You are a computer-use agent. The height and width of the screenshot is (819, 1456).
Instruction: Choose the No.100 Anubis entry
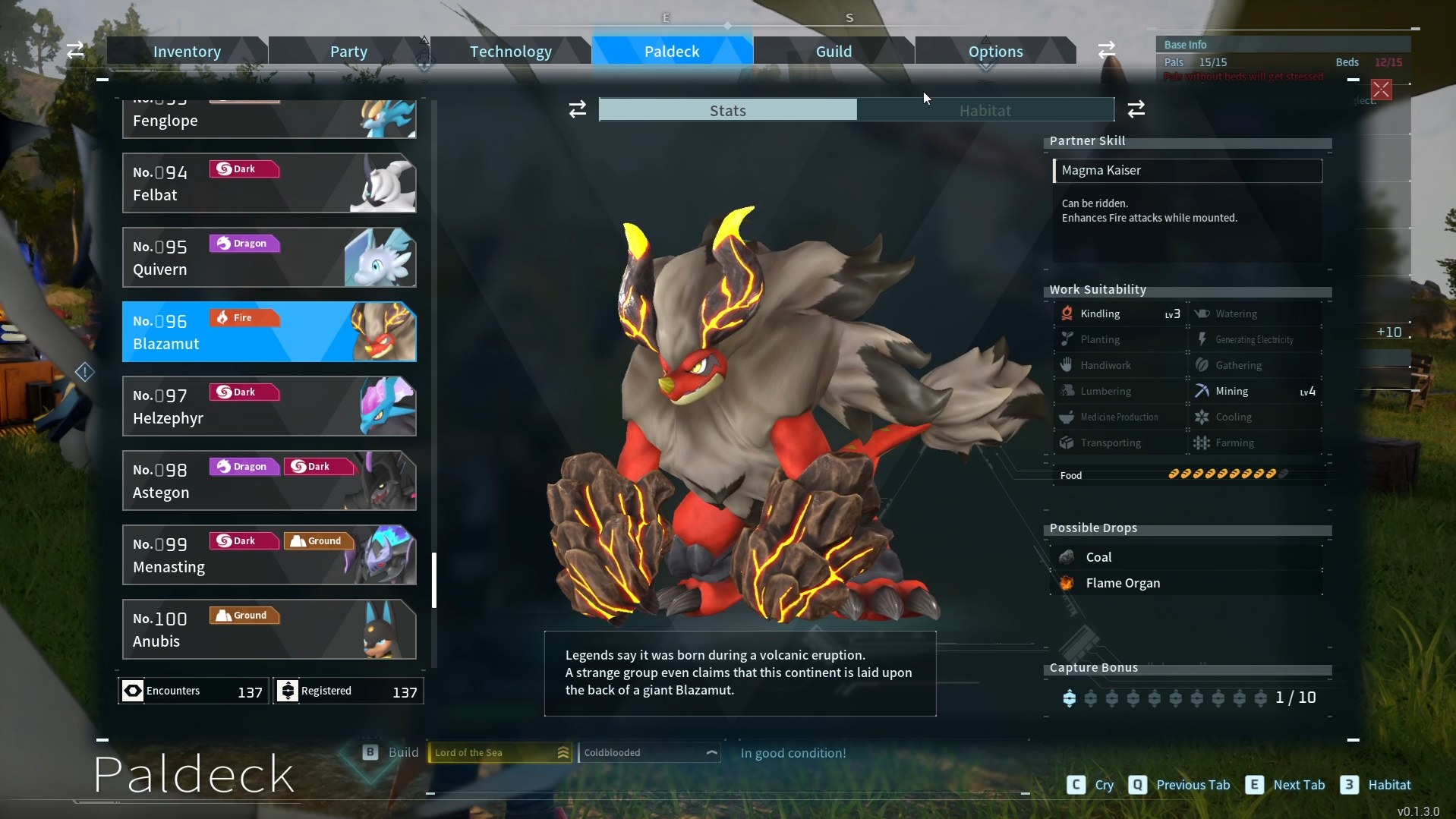269,630
